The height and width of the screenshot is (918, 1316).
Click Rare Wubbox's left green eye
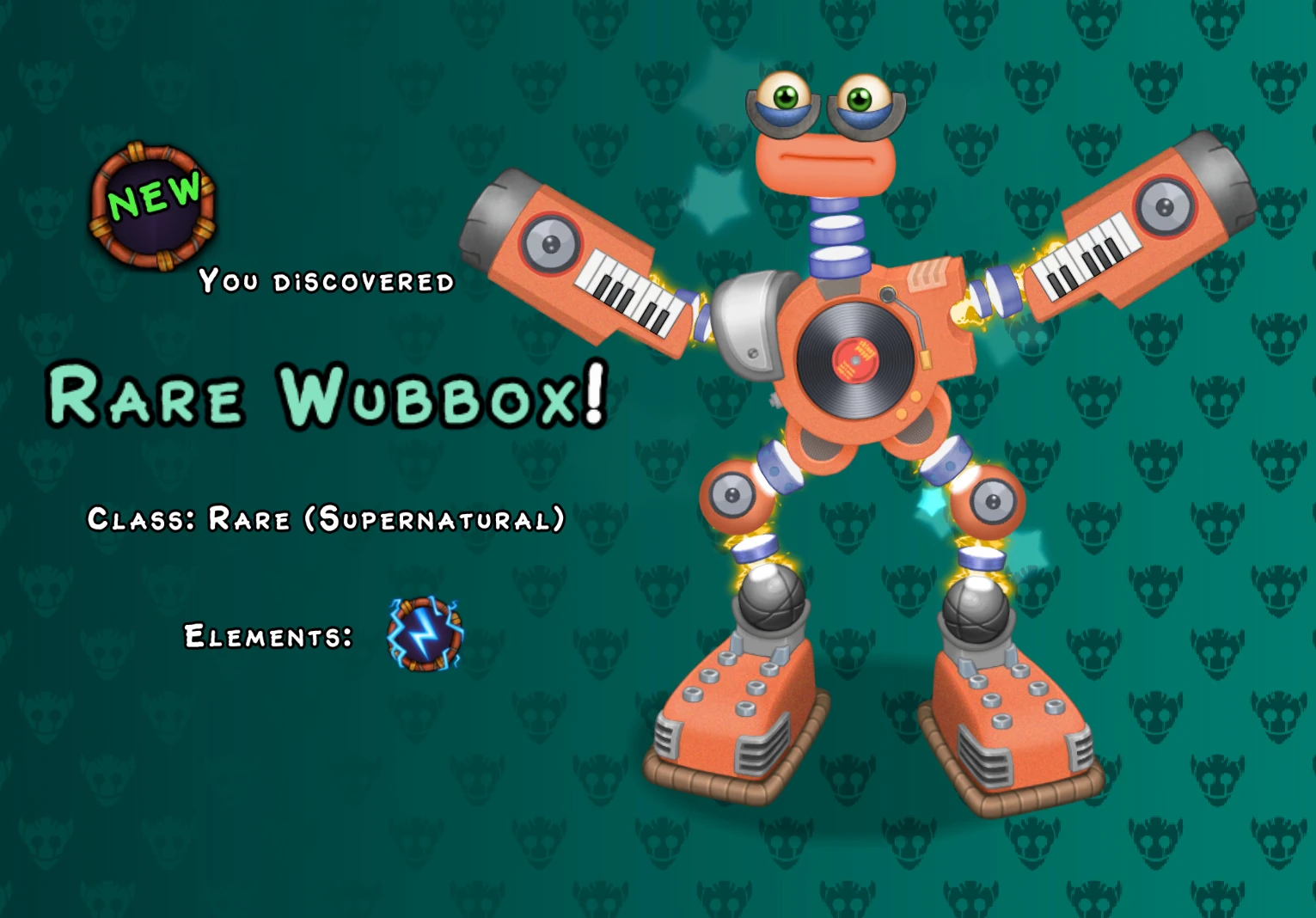787,97
